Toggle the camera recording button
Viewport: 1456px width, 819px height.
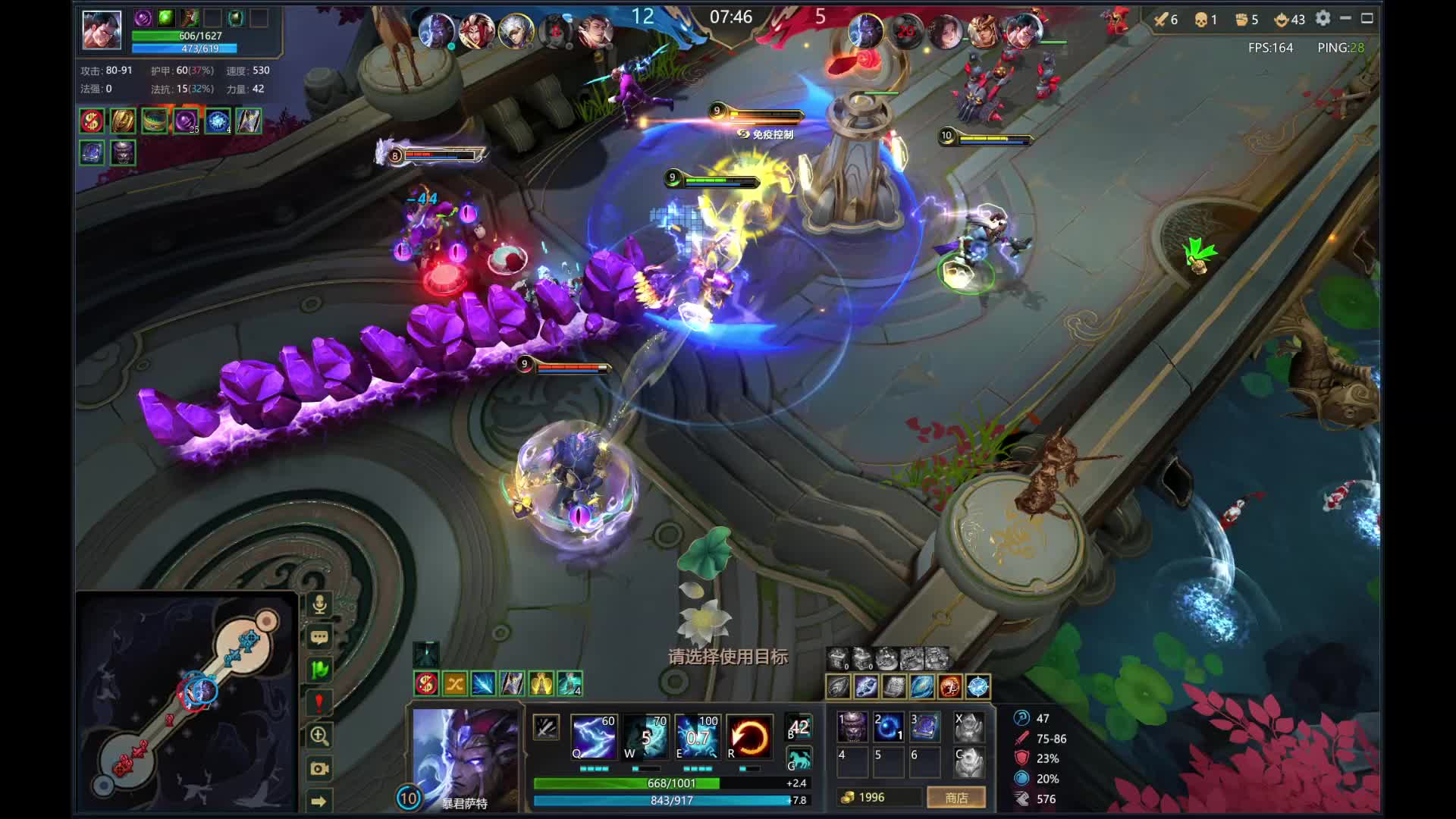(x=319, y=768)
